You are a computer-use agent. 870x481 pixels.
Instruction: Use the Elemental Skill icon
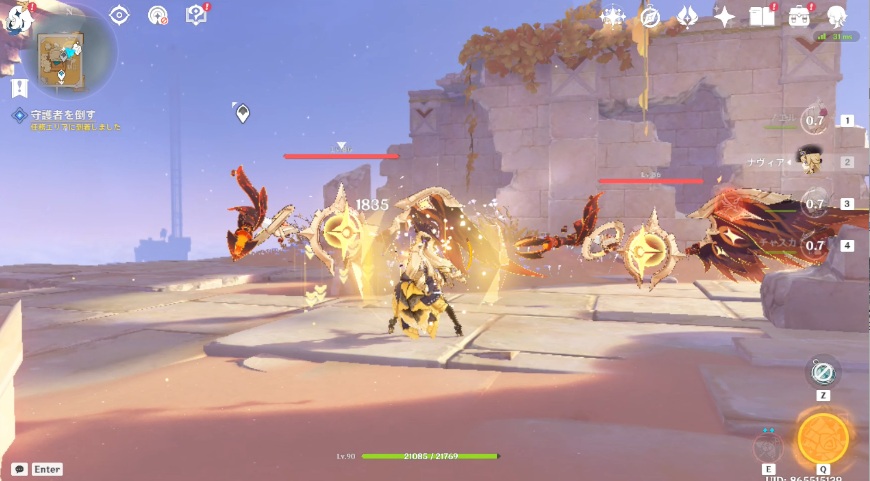768,445
